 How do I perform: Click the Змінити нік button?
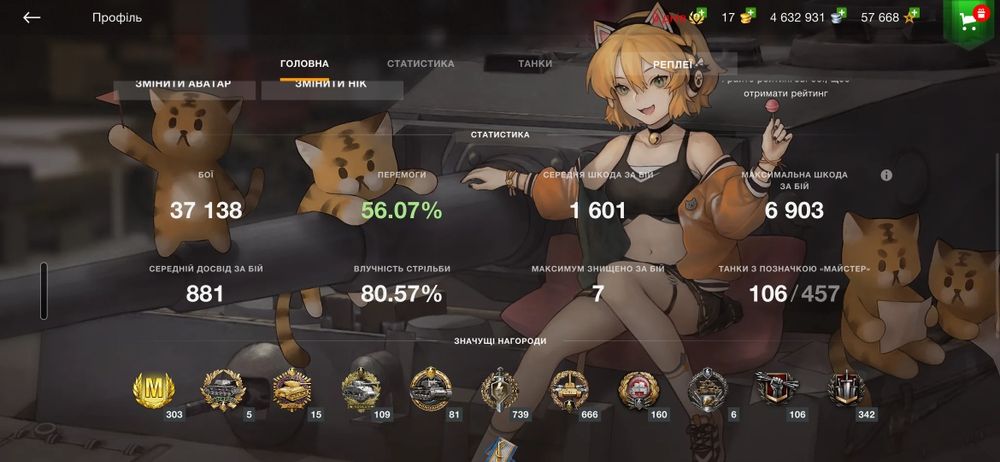[x=331, y=86]
